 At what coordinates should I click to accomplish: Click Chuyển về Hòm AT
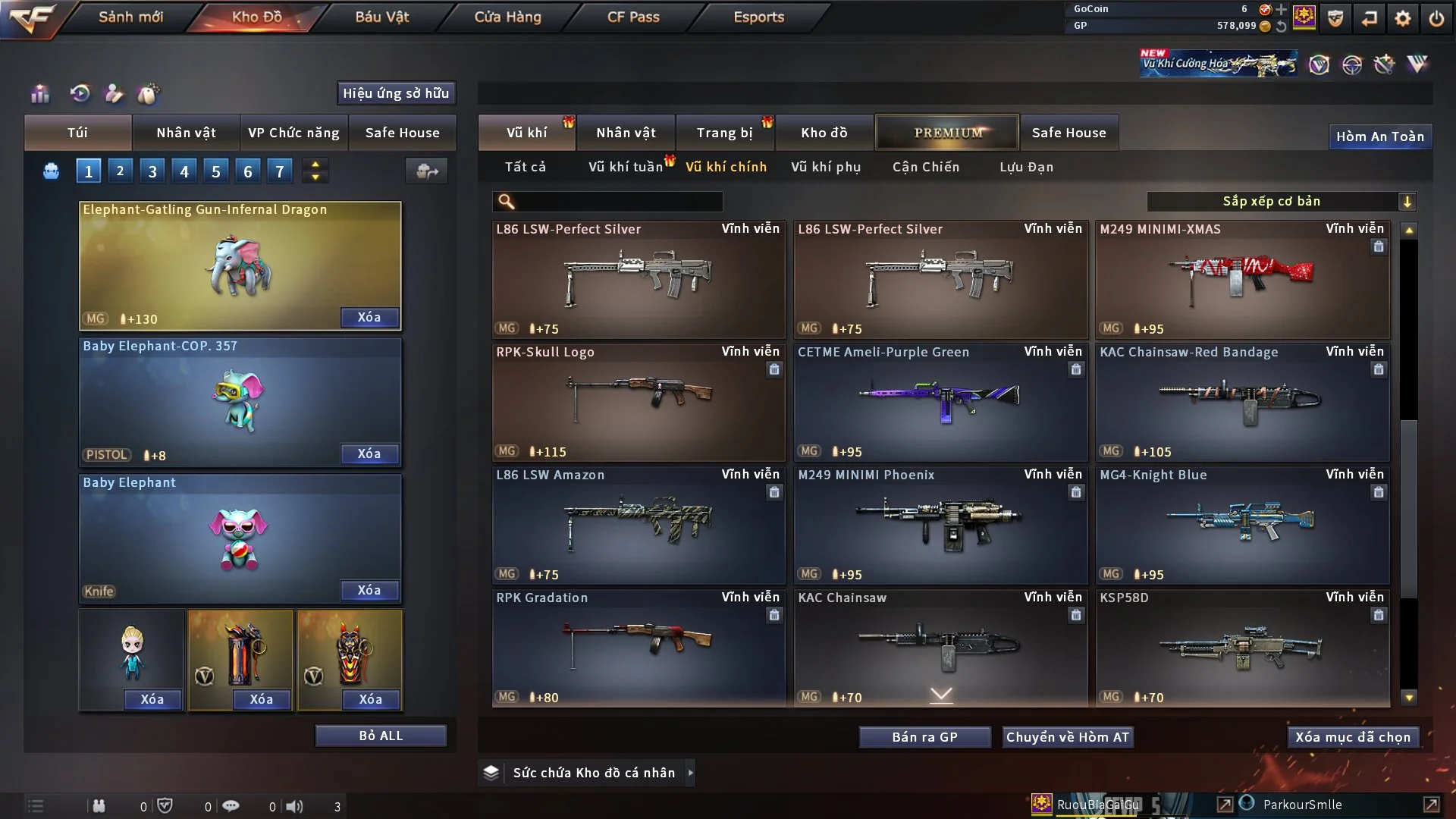click(1068, 737)
